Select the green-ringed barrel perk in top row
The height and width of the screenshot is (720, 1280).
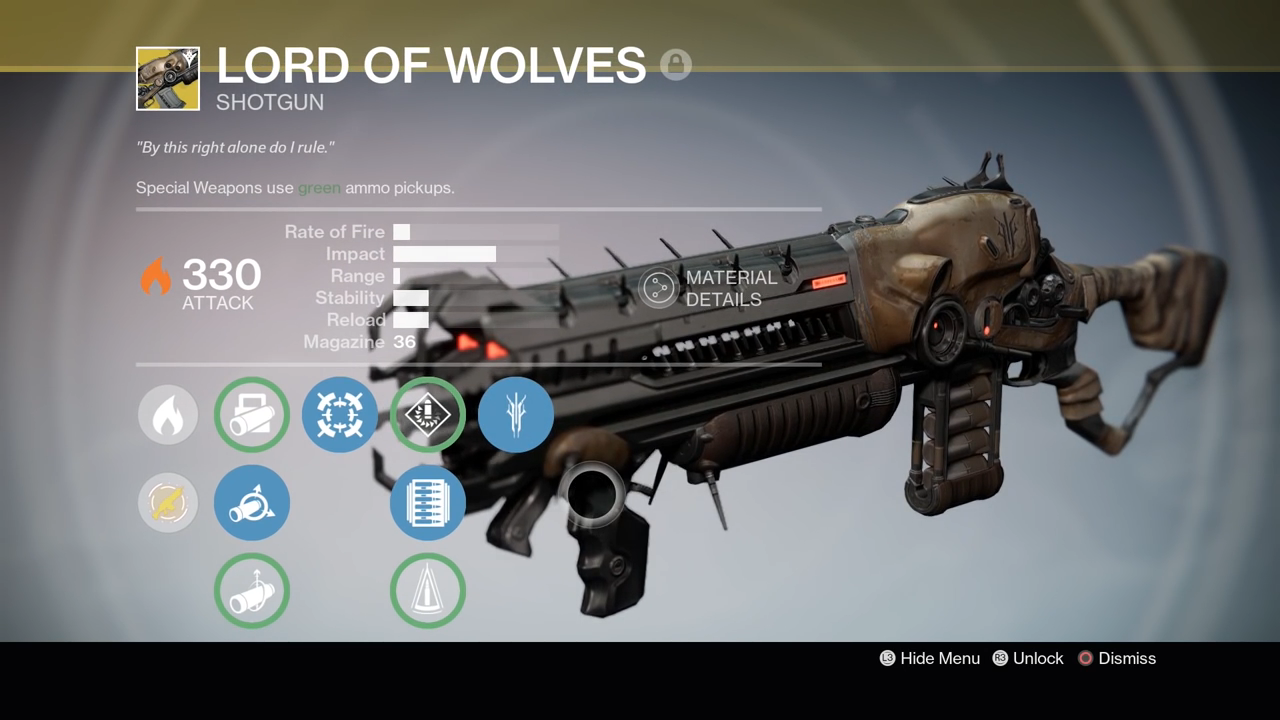click(x=252, y=414)
